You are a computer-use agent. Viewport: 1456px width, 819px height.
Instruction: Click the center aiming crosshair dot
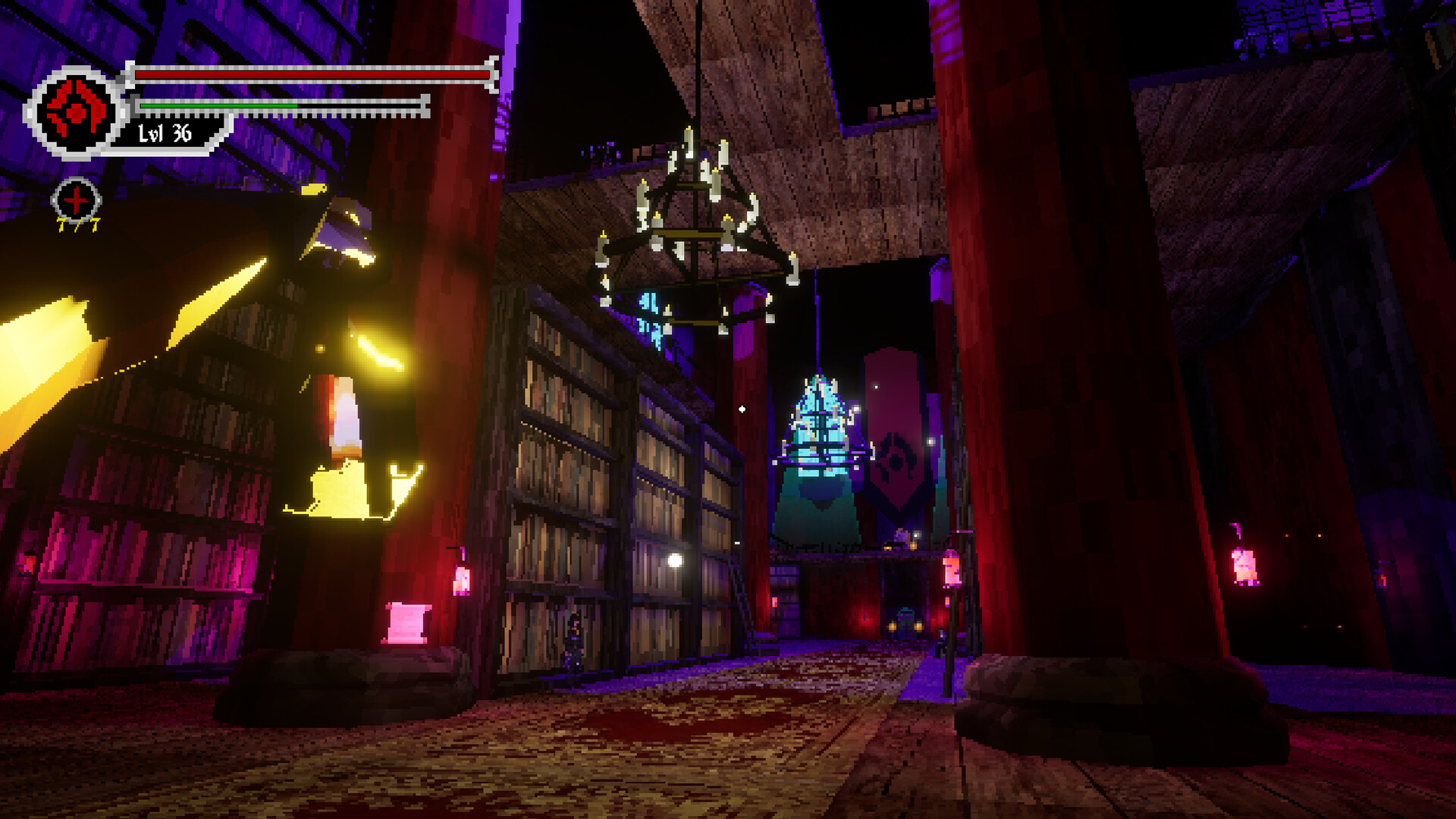[741, 407]
